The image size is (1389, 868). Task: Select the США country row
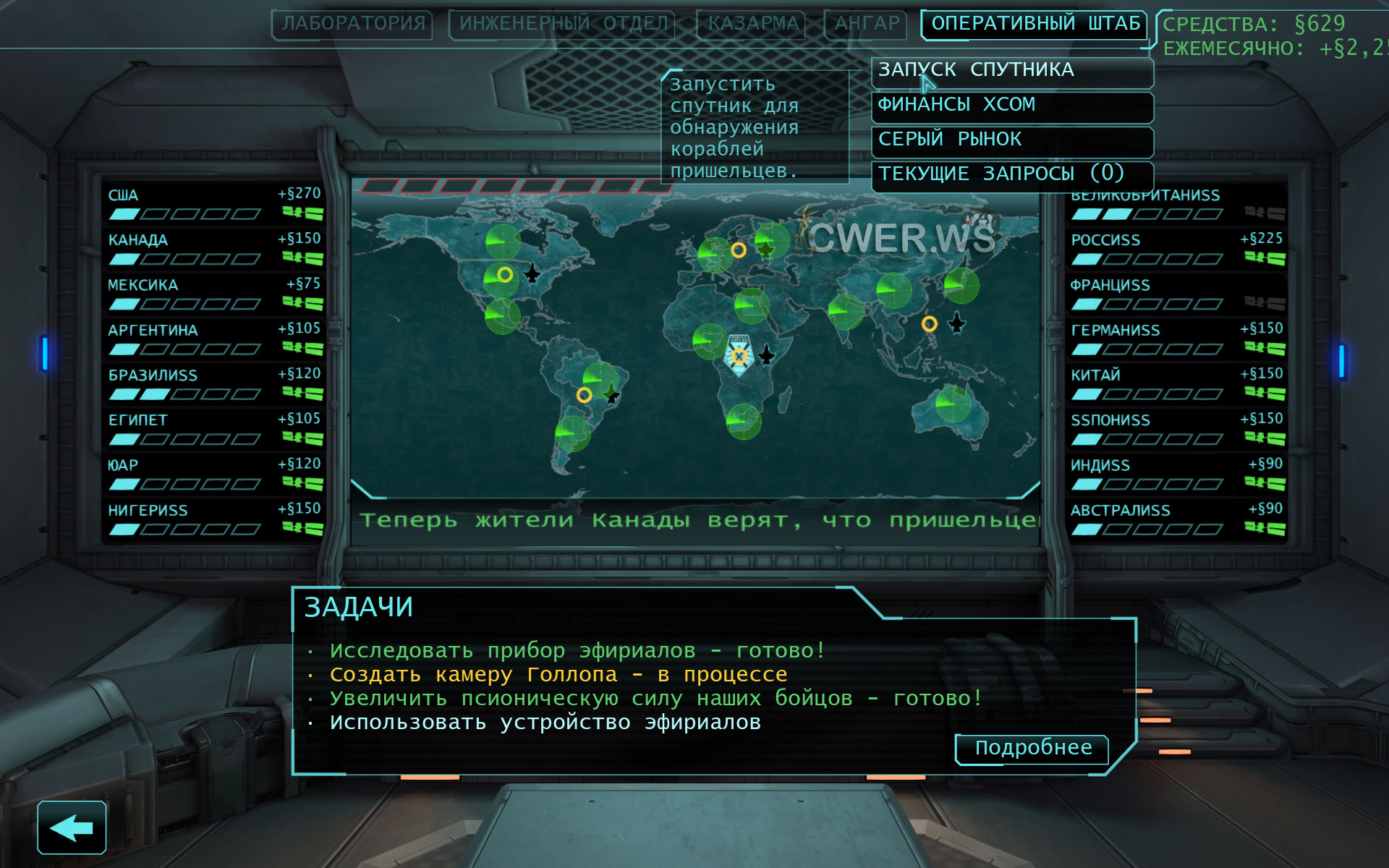[213, 204]
